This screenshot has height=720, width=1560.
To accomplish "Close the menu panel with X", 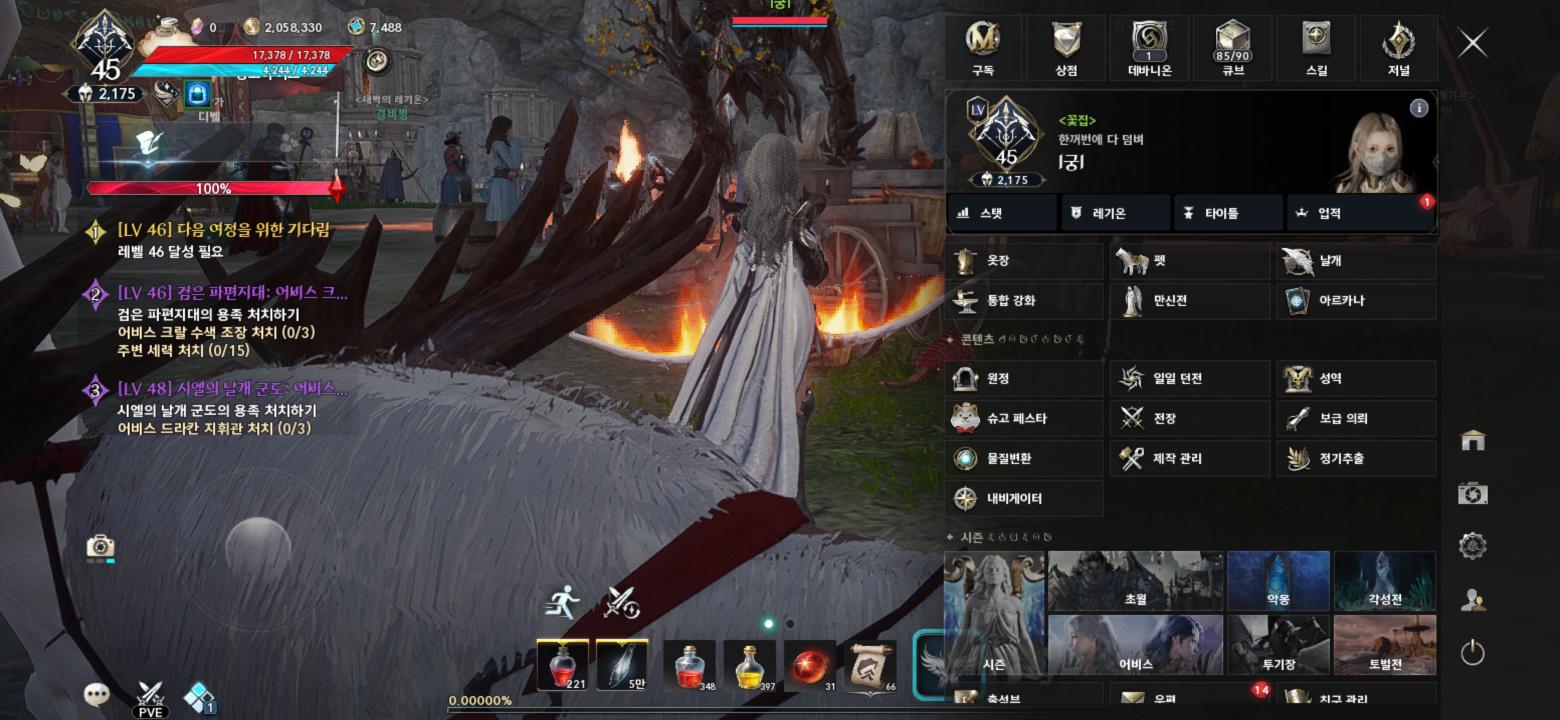I will [1472, 43].
